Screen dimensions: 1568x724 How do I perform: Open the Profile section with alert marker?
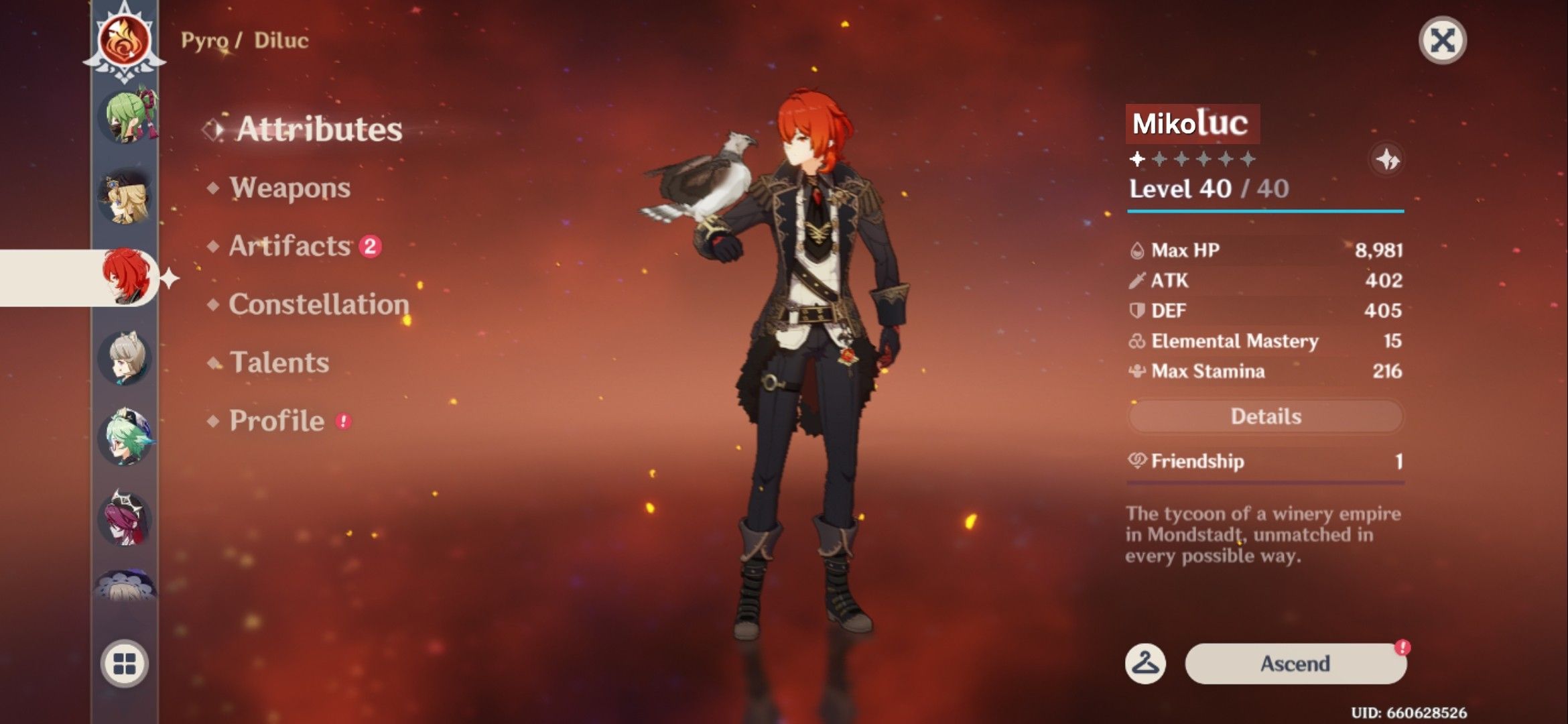coord(276,420)
